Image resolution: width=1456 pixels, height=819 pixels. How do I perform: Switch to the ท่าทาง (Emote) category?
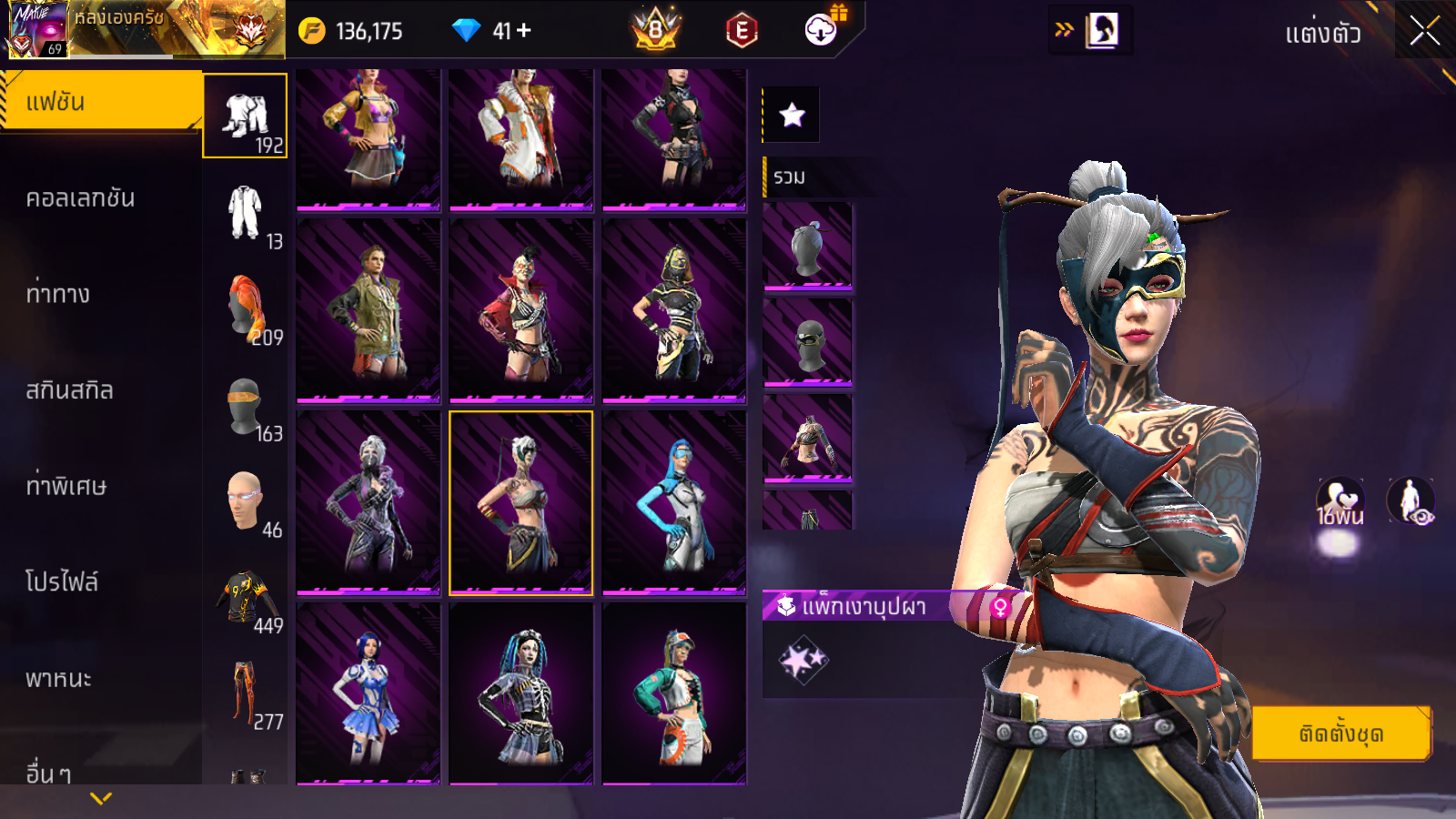coord(59,294)
